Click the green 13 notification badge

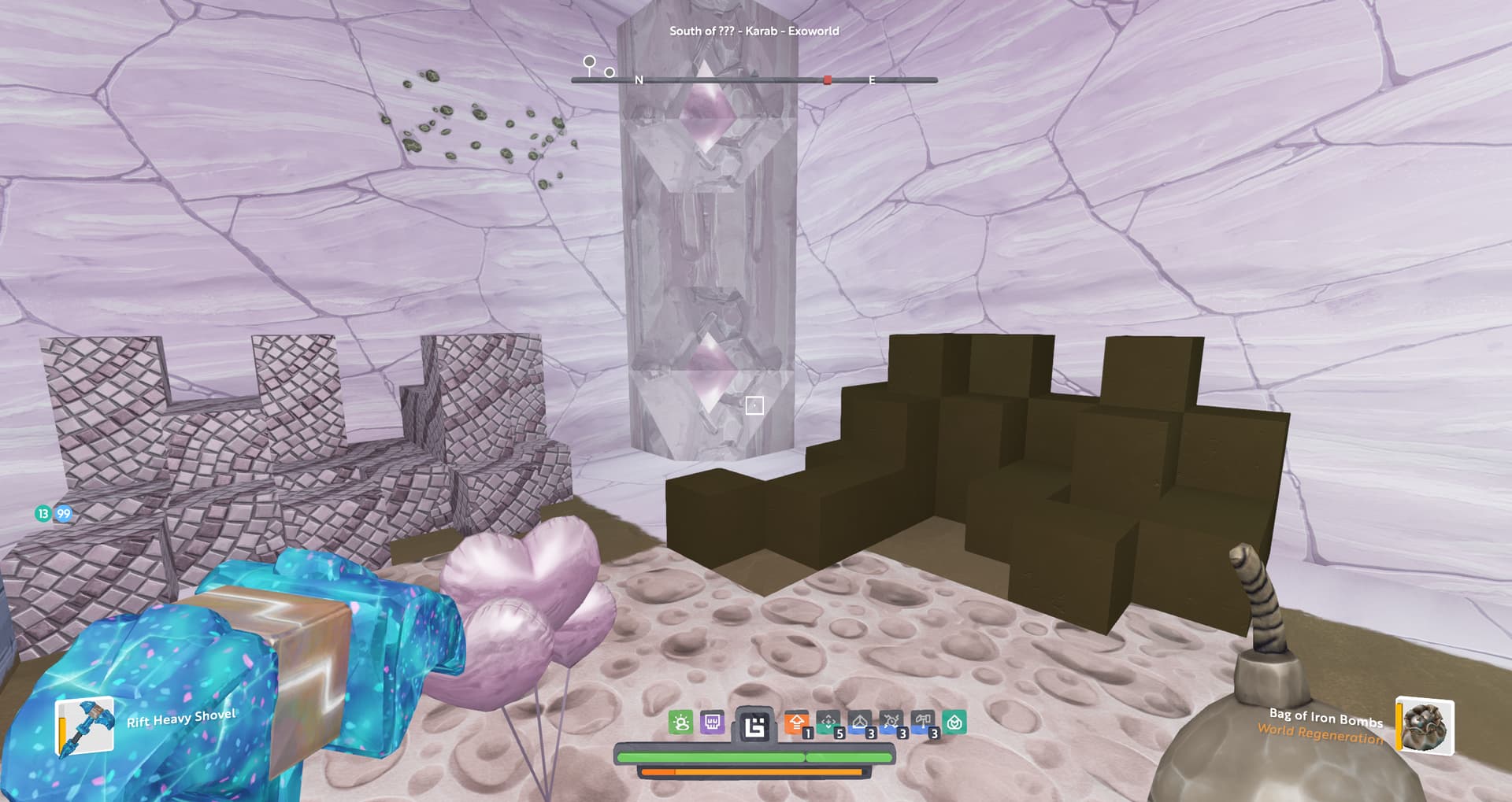[x=43, y=514]
